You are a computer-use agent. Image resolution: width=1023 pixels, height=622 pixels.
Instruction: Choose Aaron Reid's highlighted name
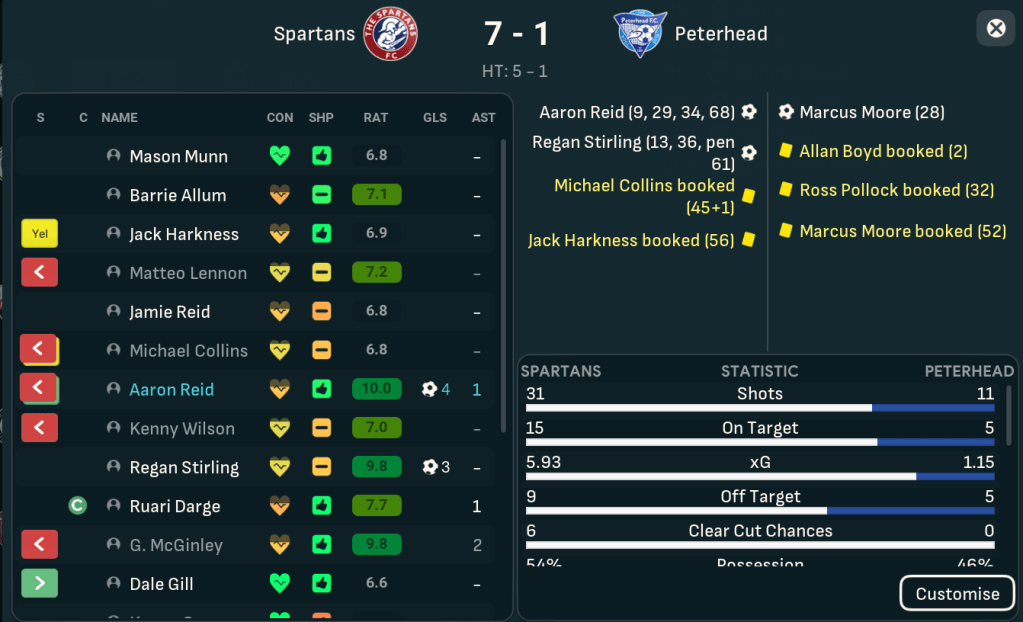coord(172,390)
